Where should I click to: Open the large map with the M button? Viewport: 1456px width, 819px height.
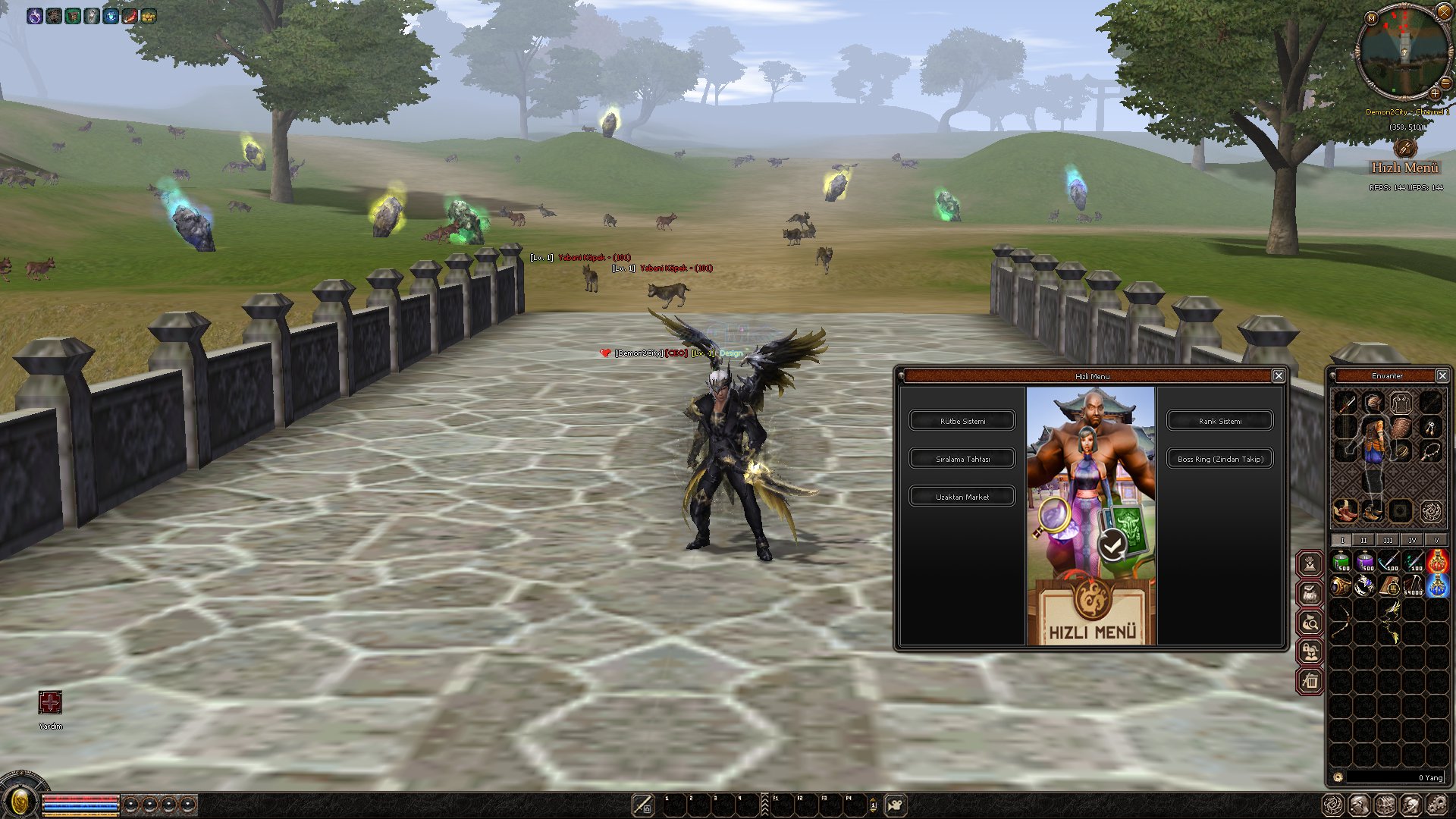coord(1371,17)
